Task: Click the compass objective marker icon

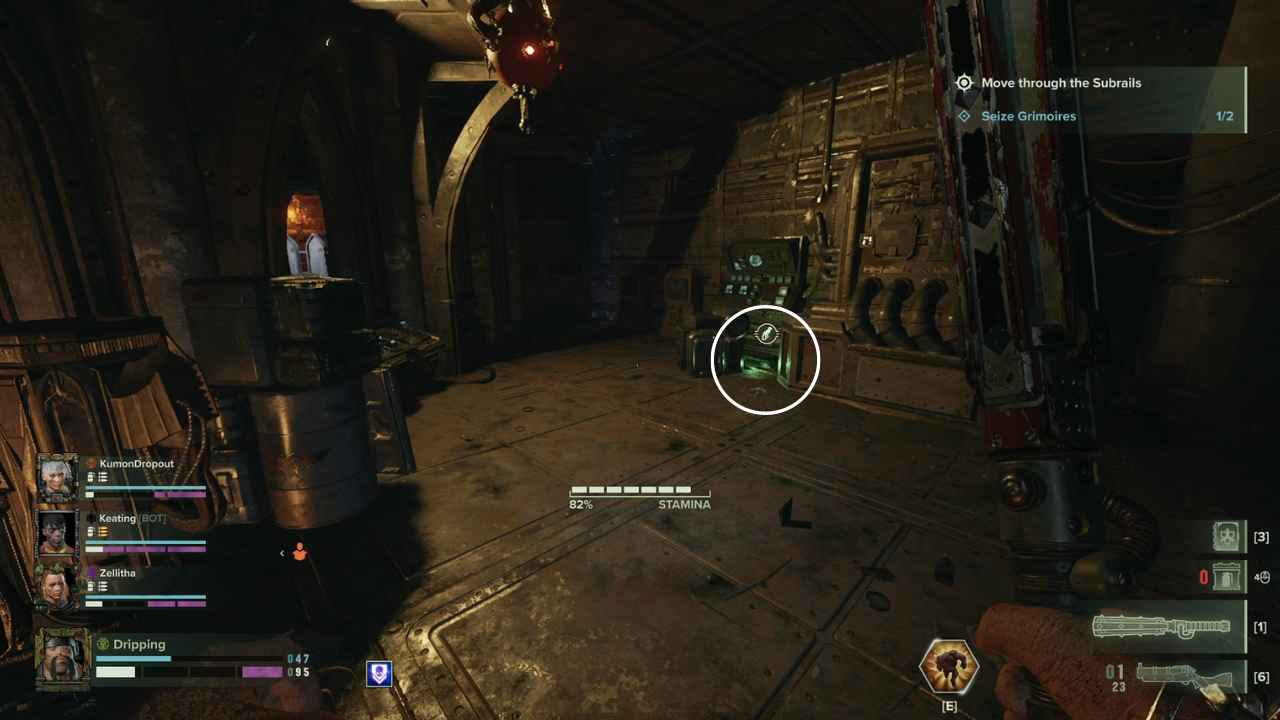Action: [x=963, y=83]
